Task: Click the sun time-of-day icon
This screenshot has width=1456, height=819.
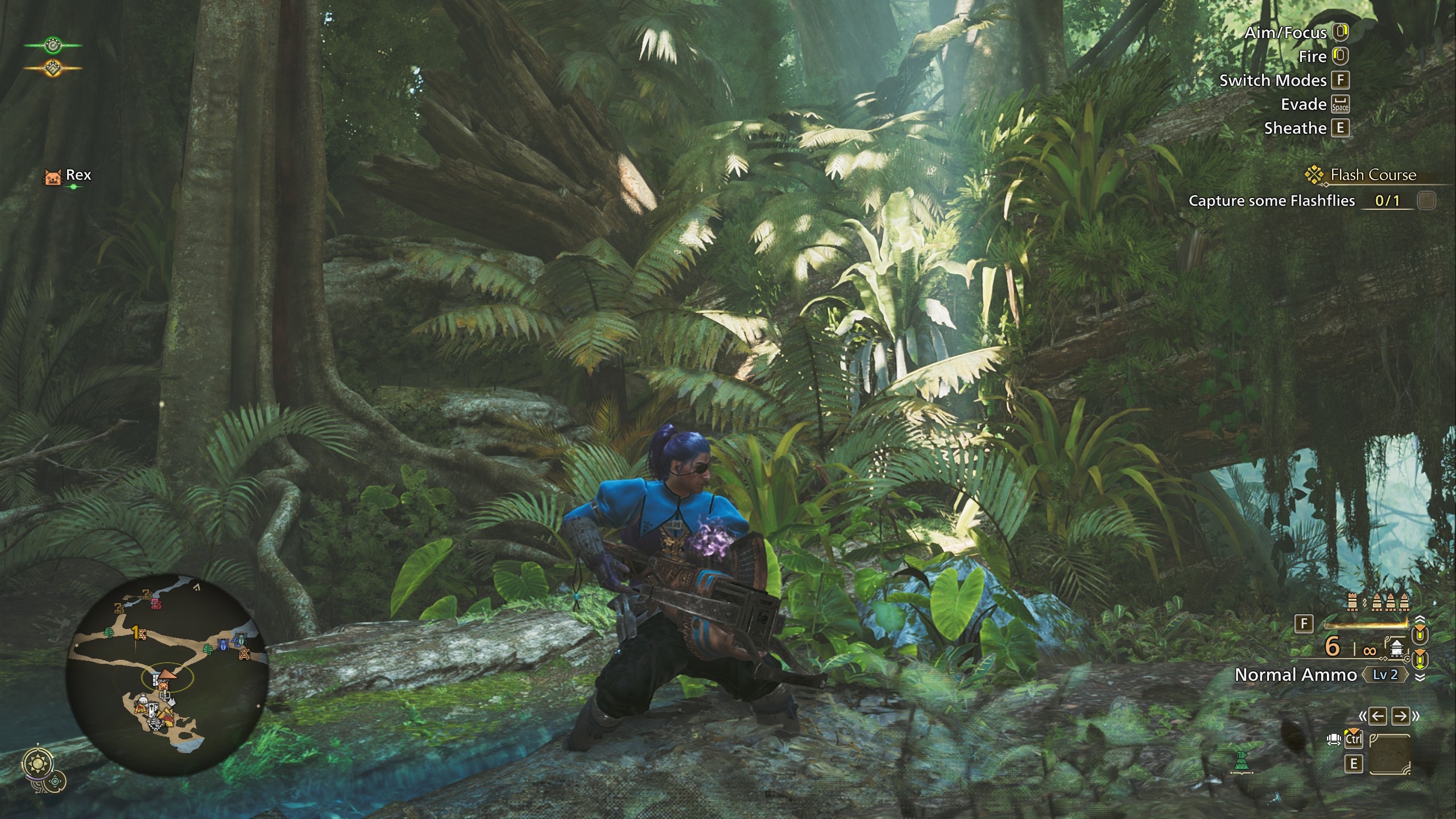Action: [x=38, y=763]
